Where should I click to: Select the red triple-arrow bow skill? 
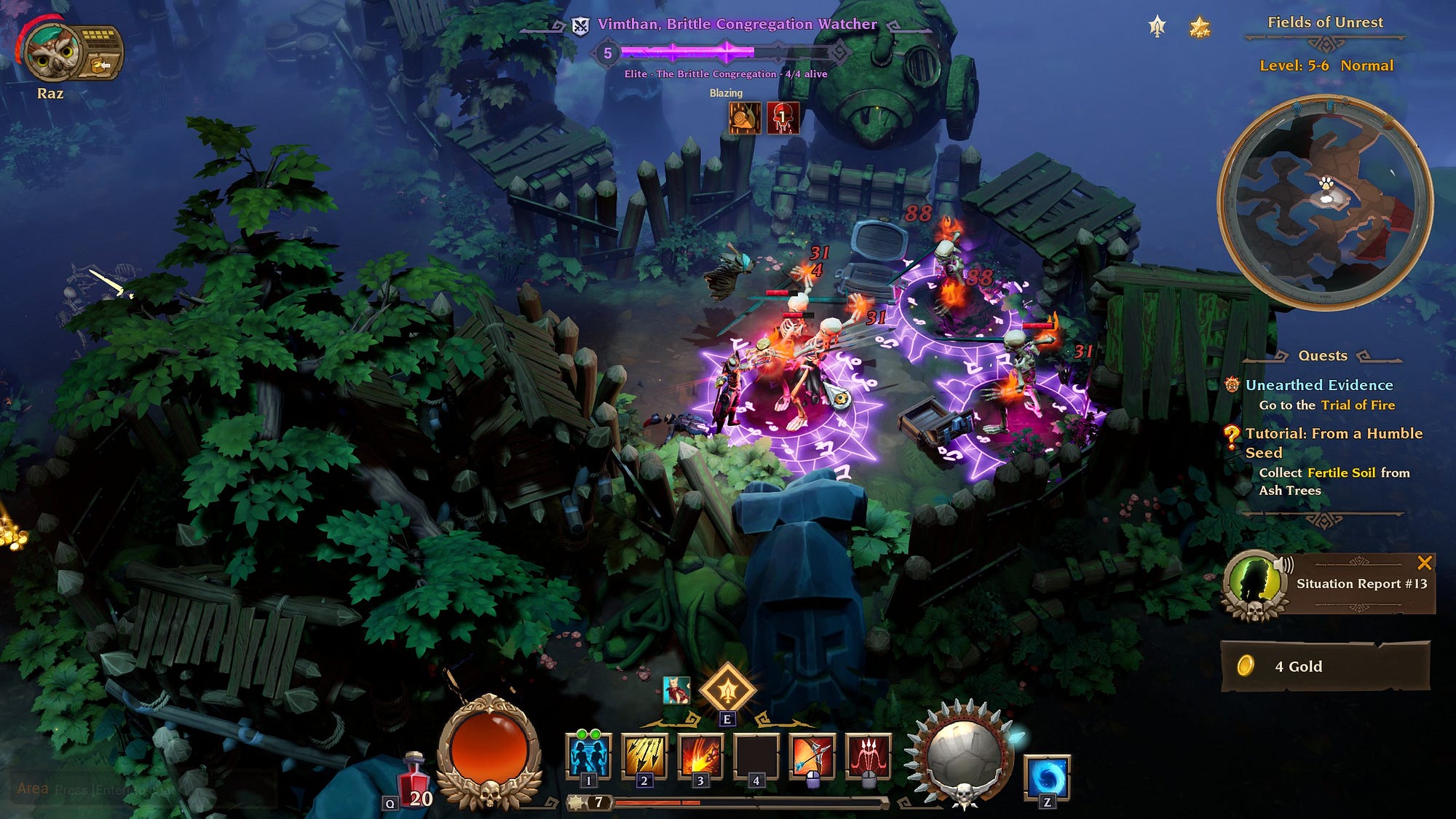869,756
